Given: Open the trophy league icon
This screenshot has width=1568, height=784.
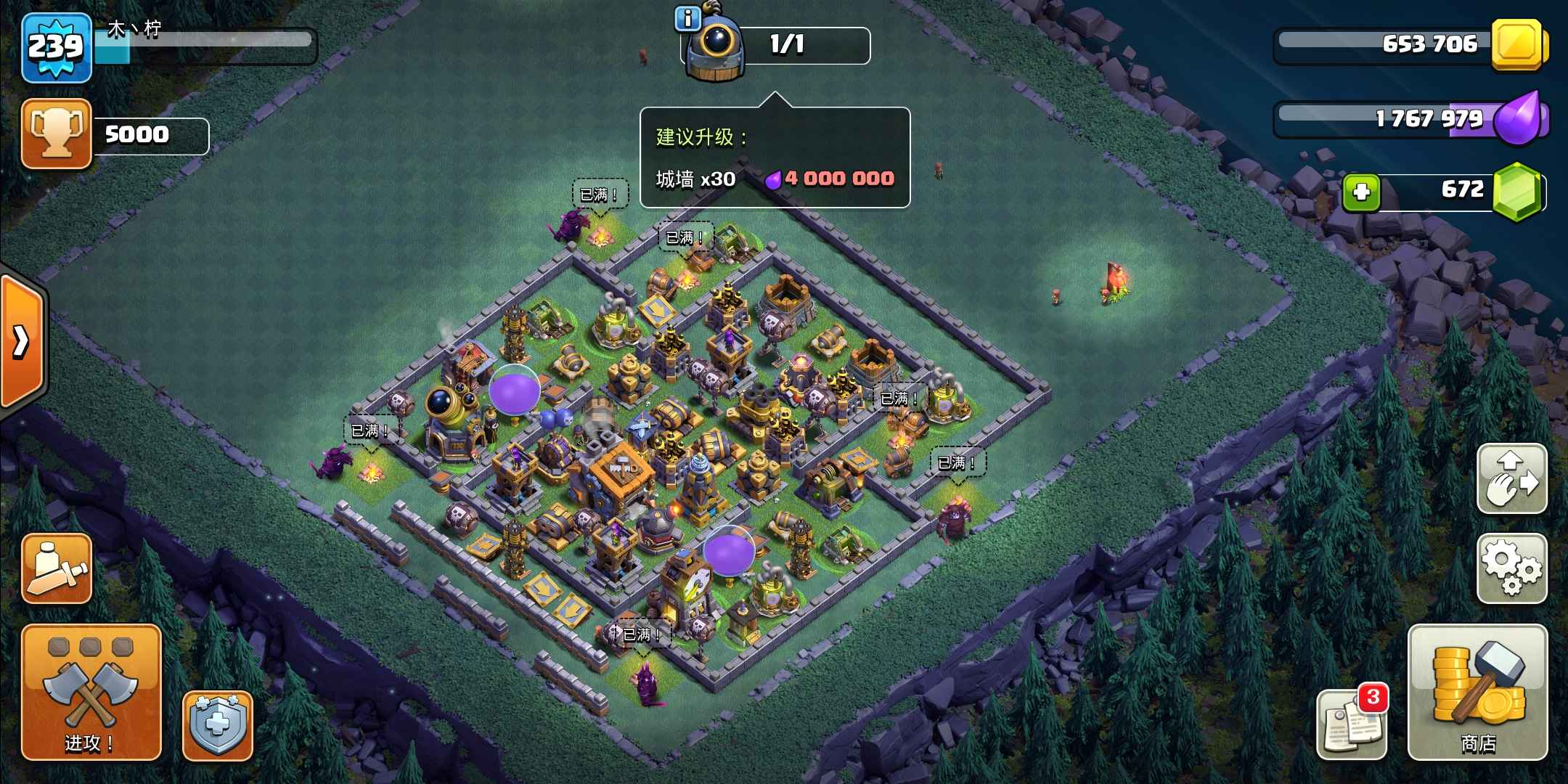Looking at the screenshot, I should coord(57,134).
